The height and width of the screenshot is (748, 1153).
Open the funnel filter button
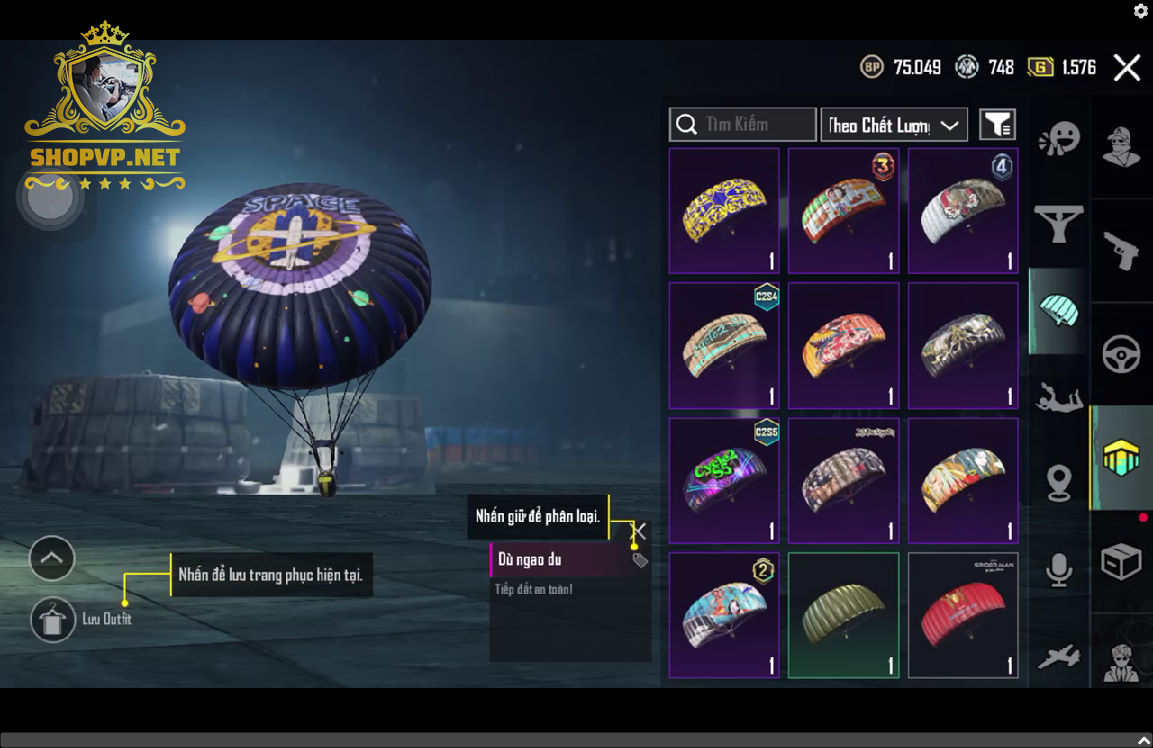click(997, 125)
